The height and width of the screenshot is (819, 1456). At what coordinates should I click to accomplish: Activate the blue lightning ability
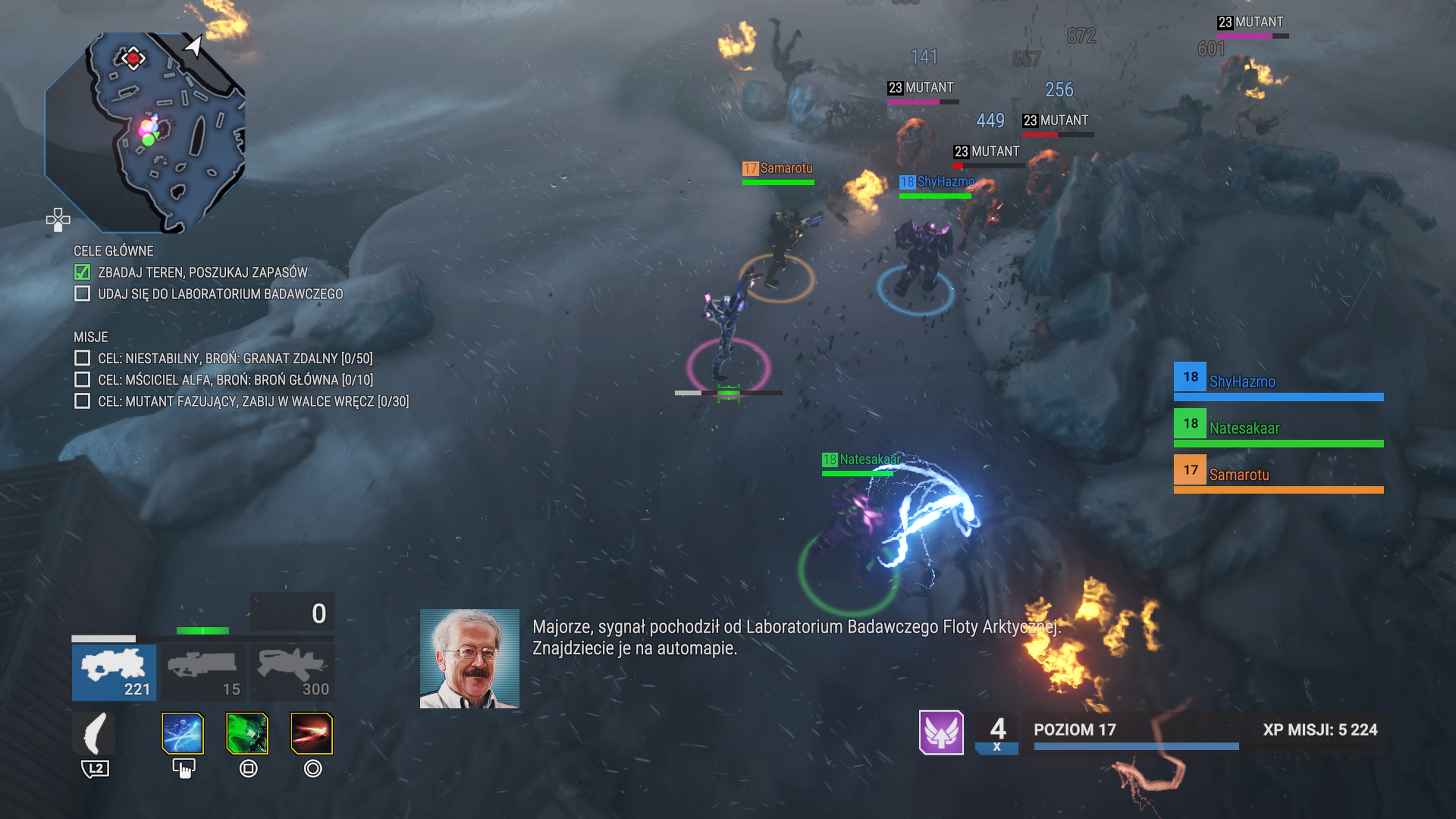click(x=182, y=734)
